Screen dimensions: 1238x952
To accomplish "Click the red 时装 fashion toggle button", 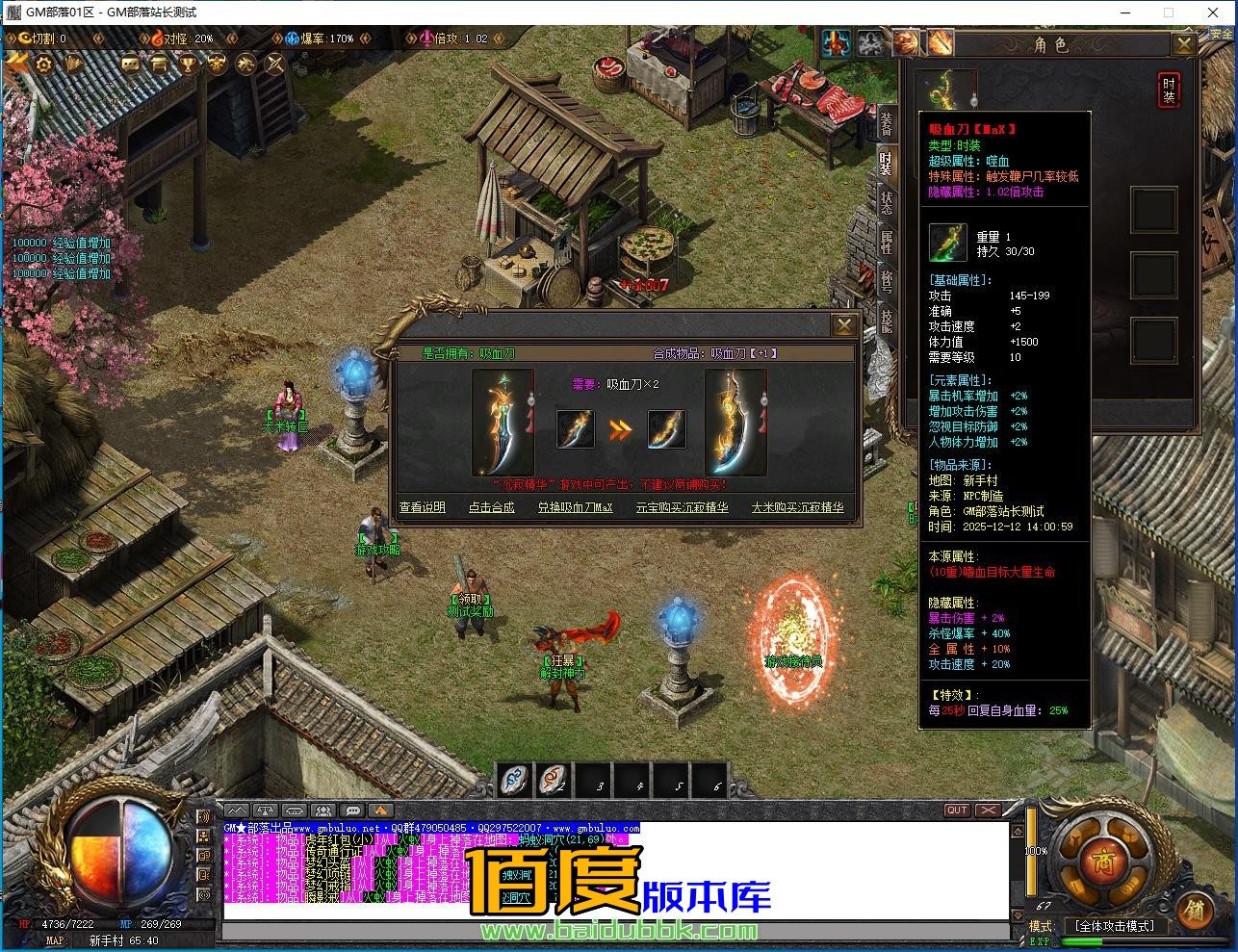I will pos(1168,90).
